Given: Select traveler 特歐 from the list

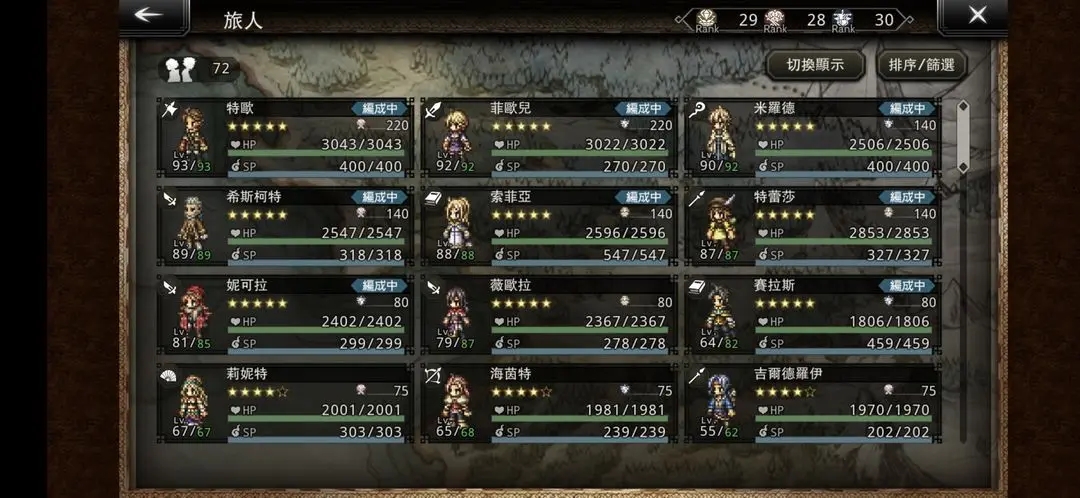Looking at the screenshot, I should 285,137.
